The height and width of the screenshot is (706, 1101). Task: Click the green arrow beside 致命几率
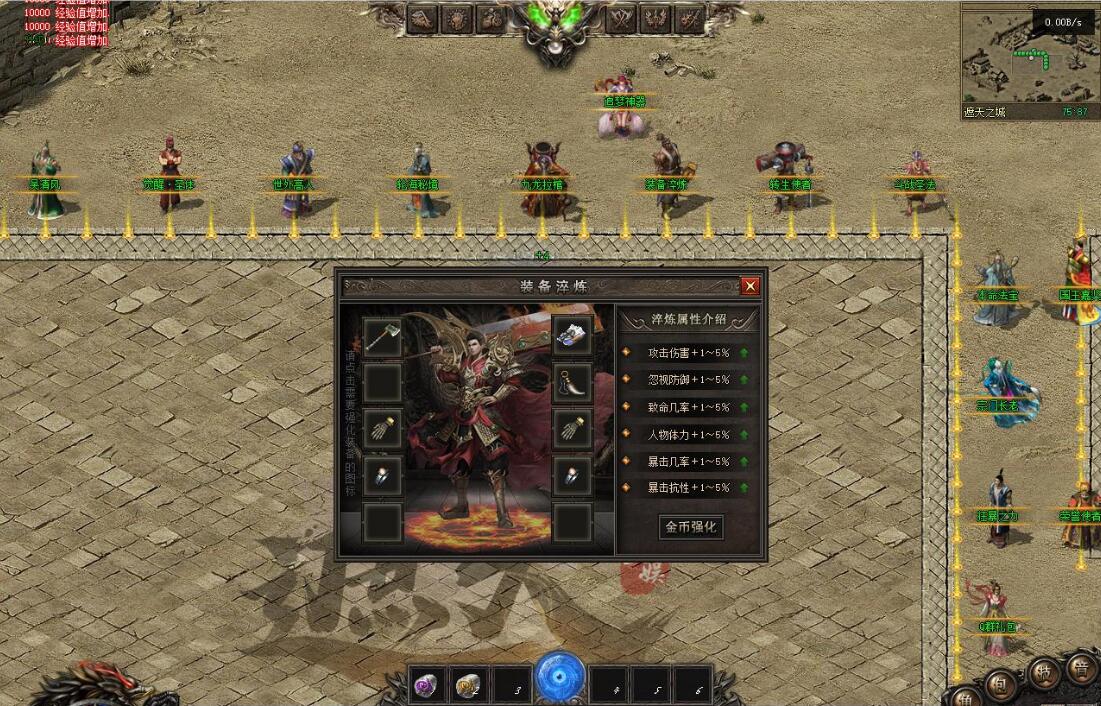(744, 407)
